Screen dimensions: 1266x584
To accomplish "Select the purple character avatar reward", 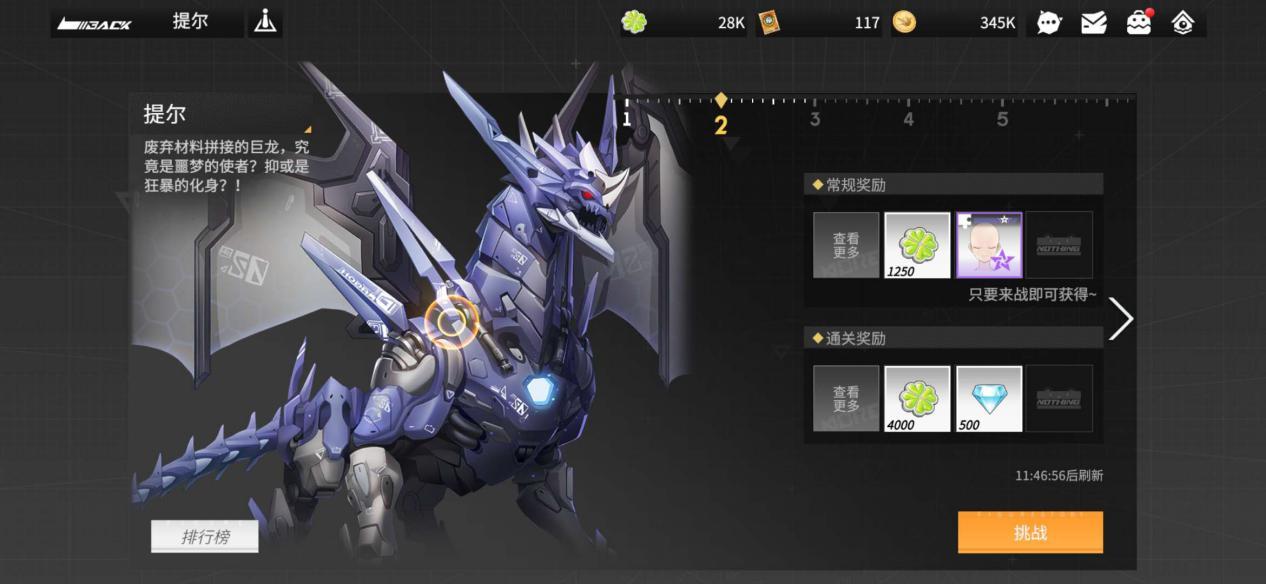I will 989,245.
